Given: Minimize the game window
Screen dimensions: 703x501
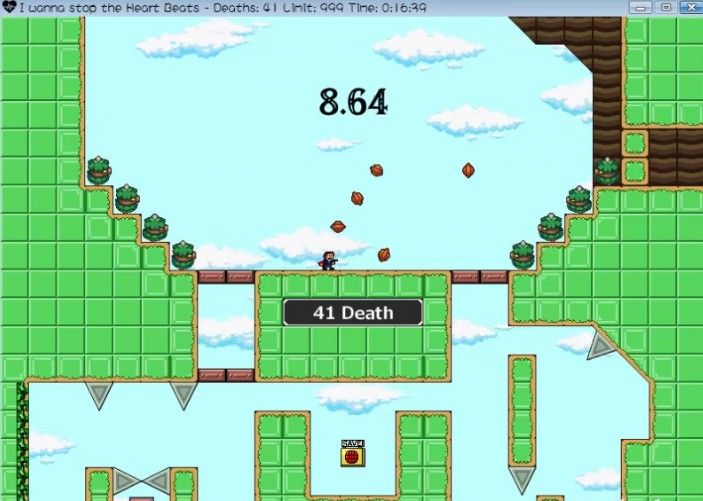Looking at the screenshot, I should click(x=640, y=7).
